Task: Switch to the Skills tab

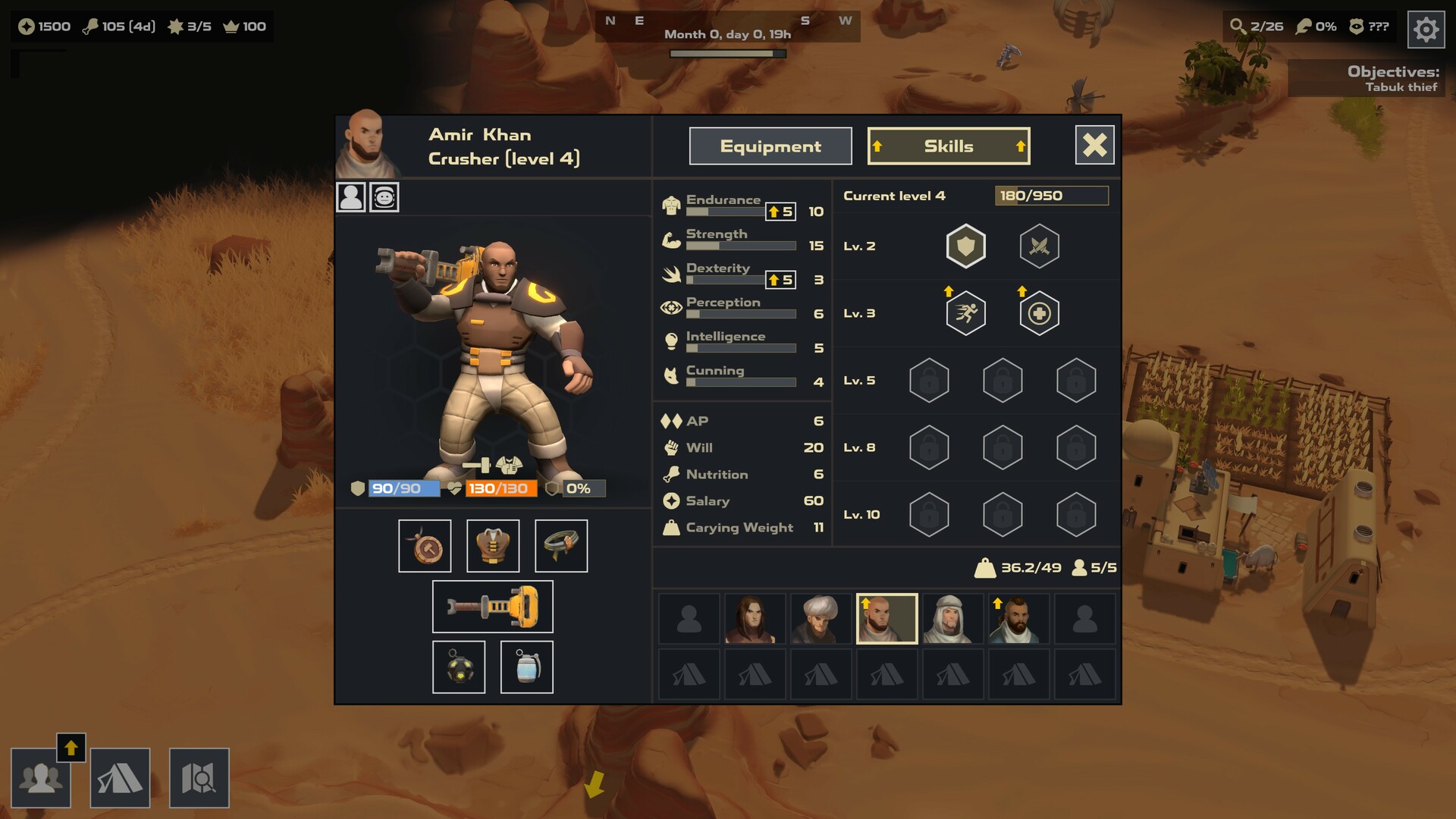Action: [x=948, y=146]
